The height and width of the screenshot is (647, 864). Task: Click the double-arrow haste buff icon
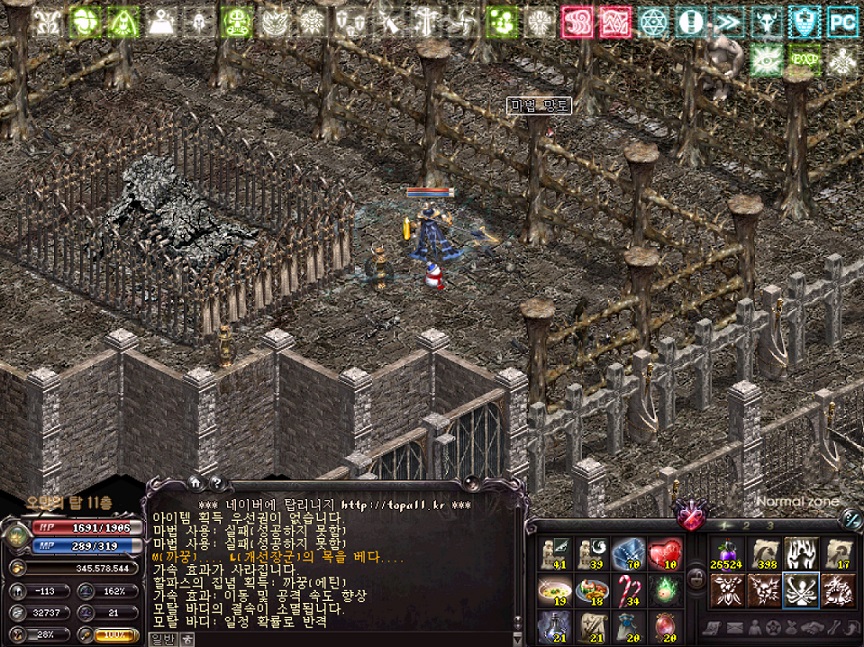pos(728,21)
